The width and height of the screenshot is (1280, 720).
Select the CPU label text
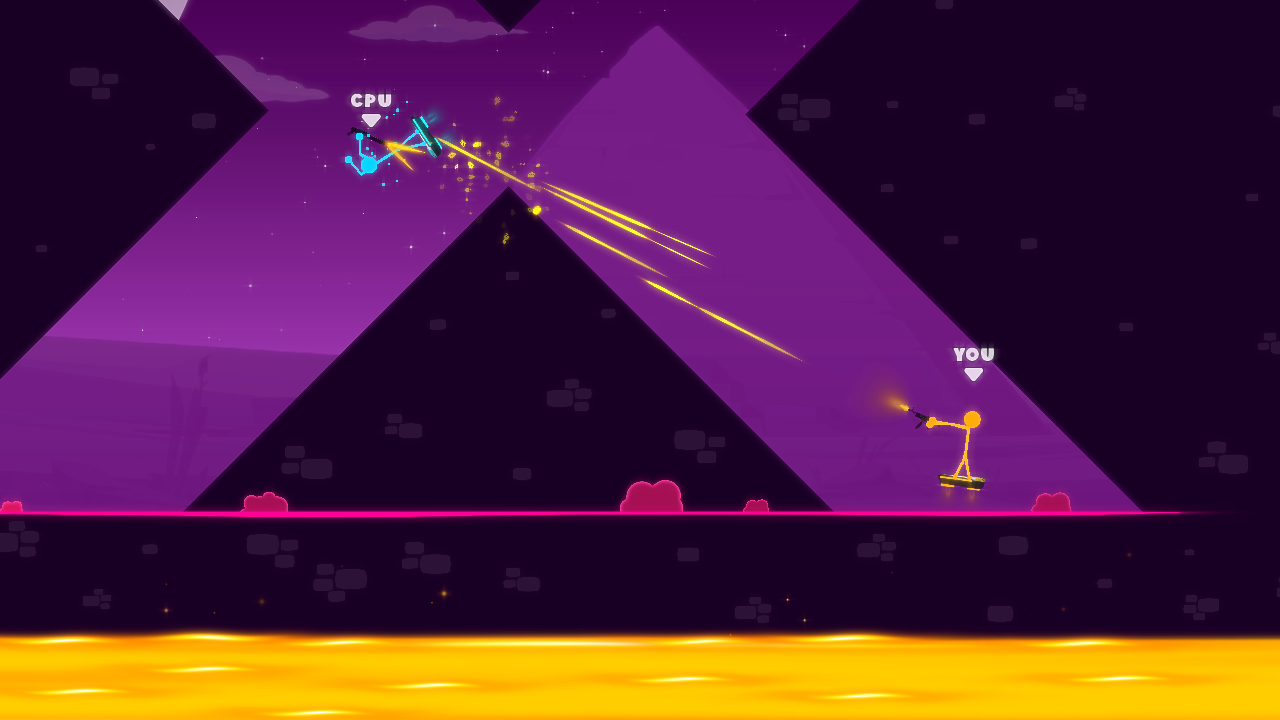(370, 99)
